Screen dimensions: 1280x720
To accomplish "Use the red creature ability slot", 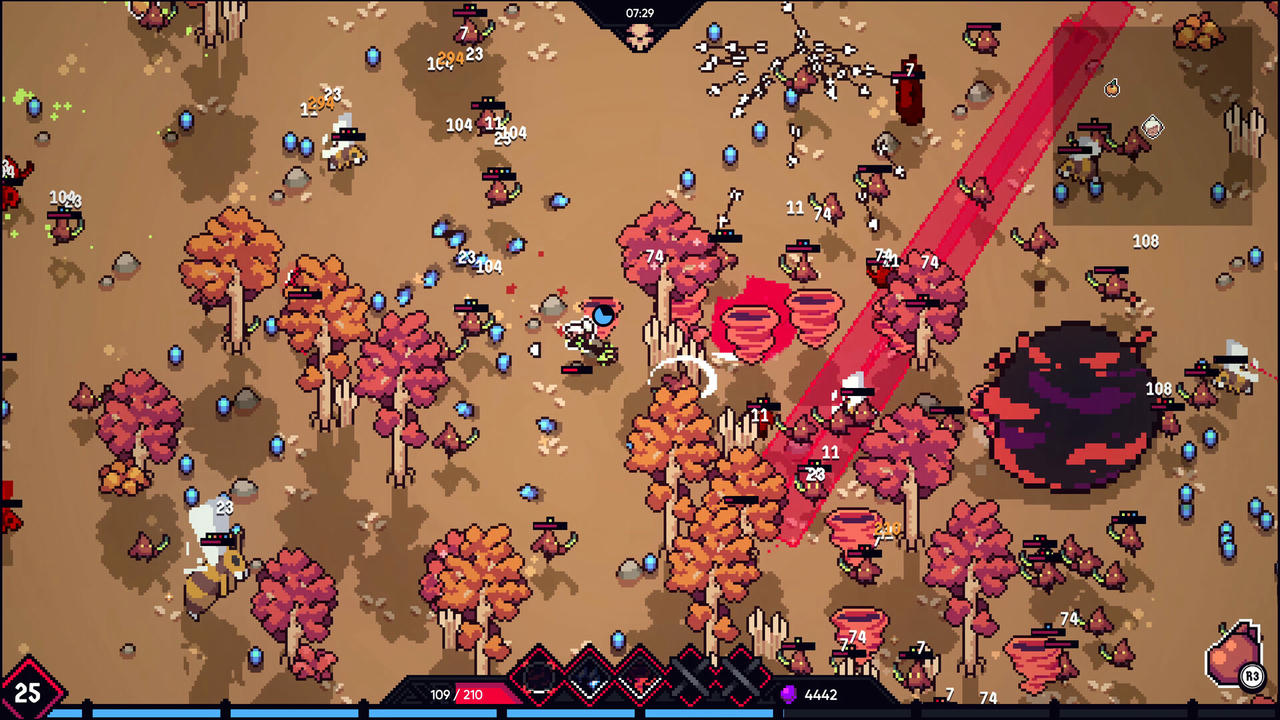I will [x=640, y=677].
